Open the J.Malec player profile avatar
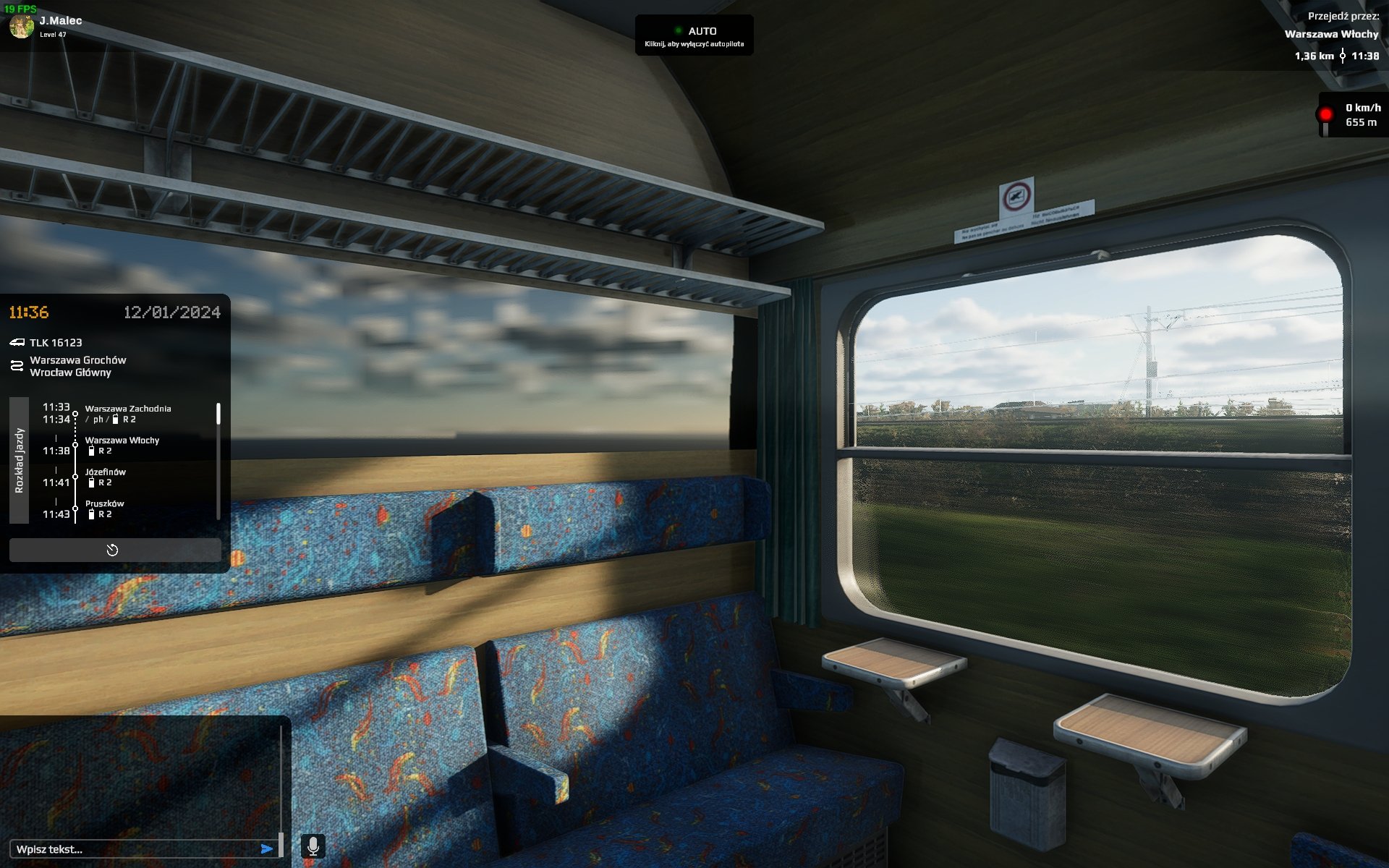Image resolution: width=1389 pixels, height=868 pixels. tap(21, 26)
